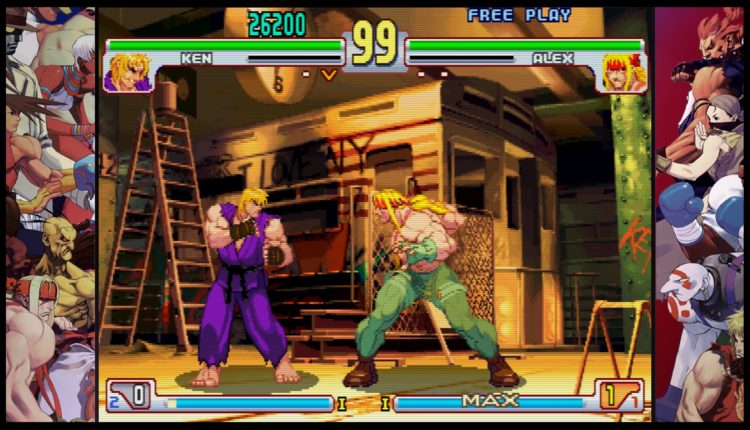Click Ken's character portrait
This screenshot has height=430, width=750.
coord(128,72)
